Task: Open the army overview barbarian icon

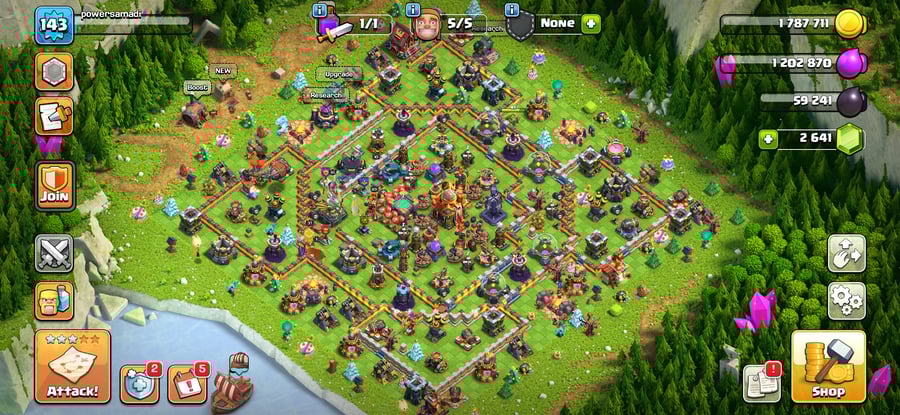Action: pos(54,300)
